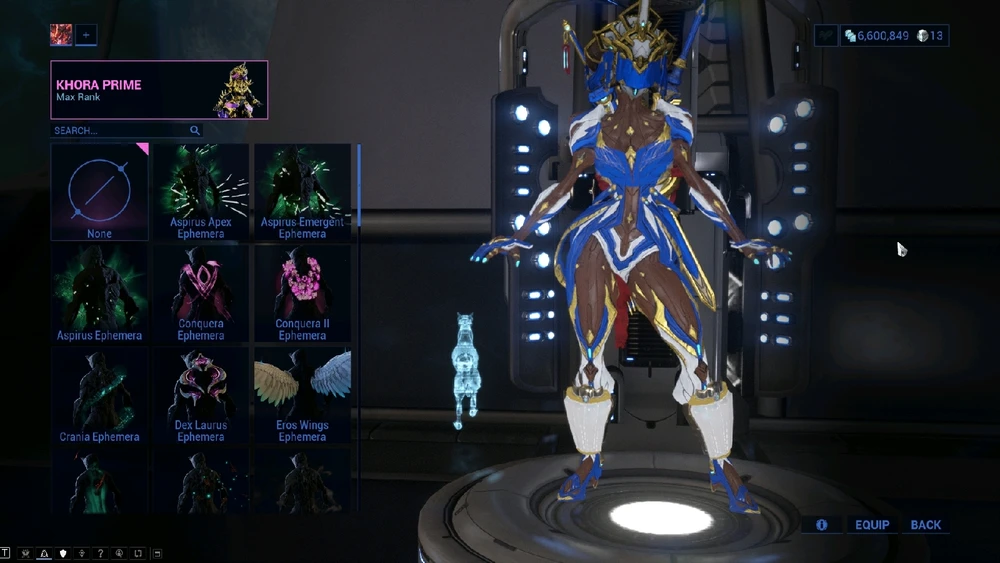The height and width of the screenshot is (563, 1000).
Task: Select the Conquera II Ephemera tile
Action: click(x=302, y=294)
